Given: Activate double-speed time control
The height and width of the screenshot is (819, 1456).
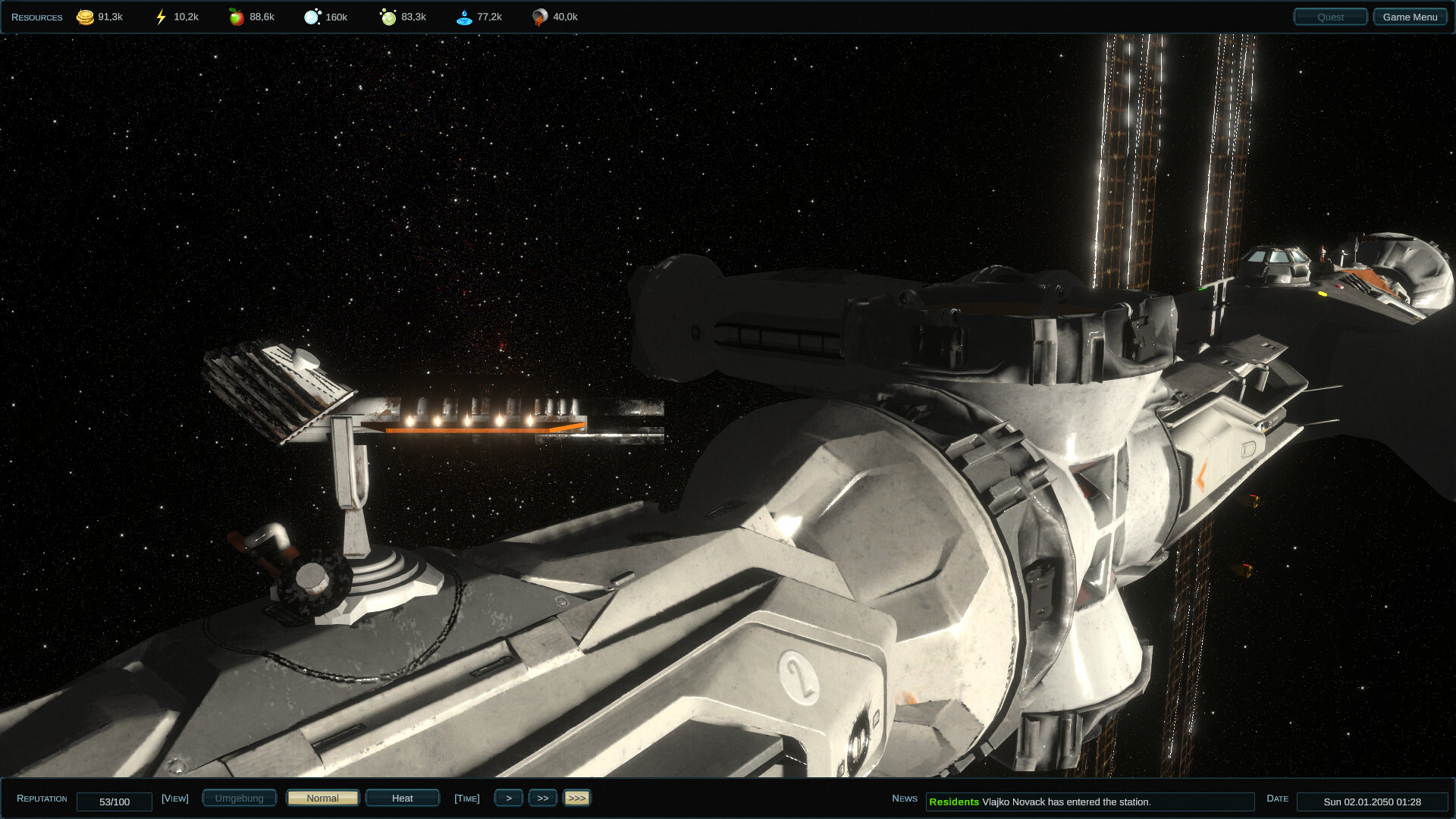Looking at the screenshot, I should [x=543, y=798].
